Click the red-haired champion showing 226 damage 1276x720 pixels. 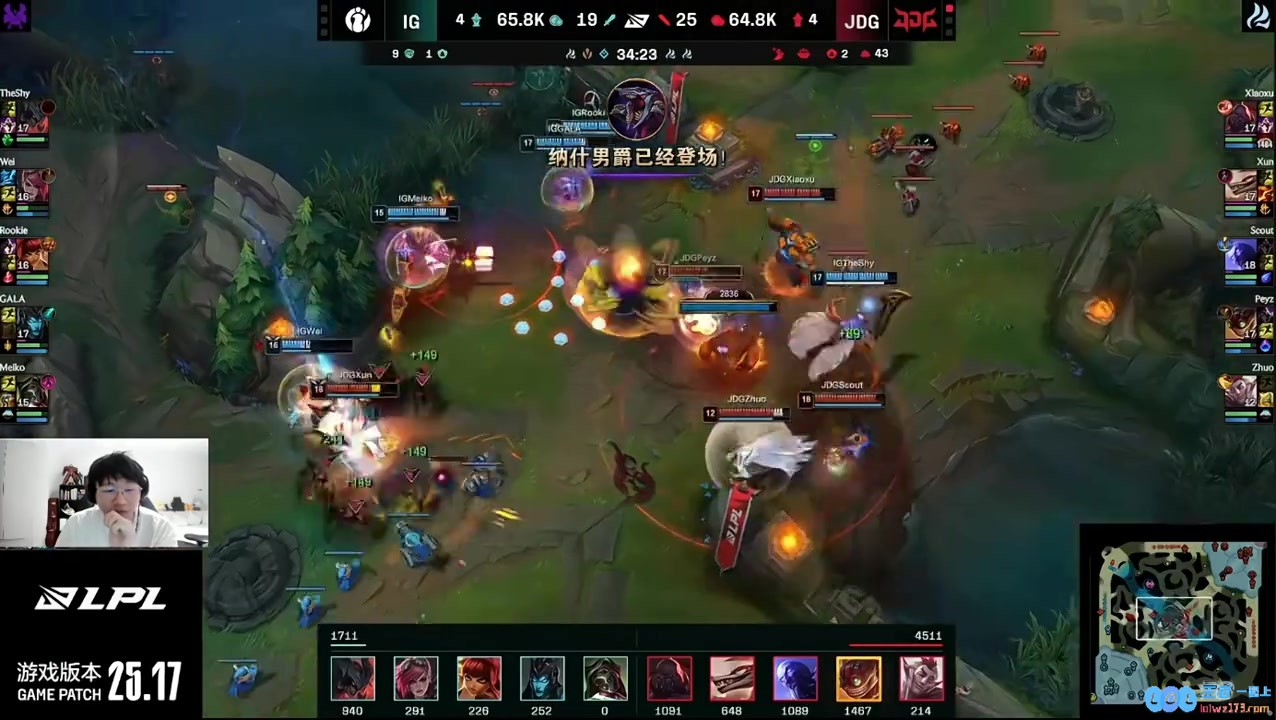pyautogui.click(x=478, y=678)
